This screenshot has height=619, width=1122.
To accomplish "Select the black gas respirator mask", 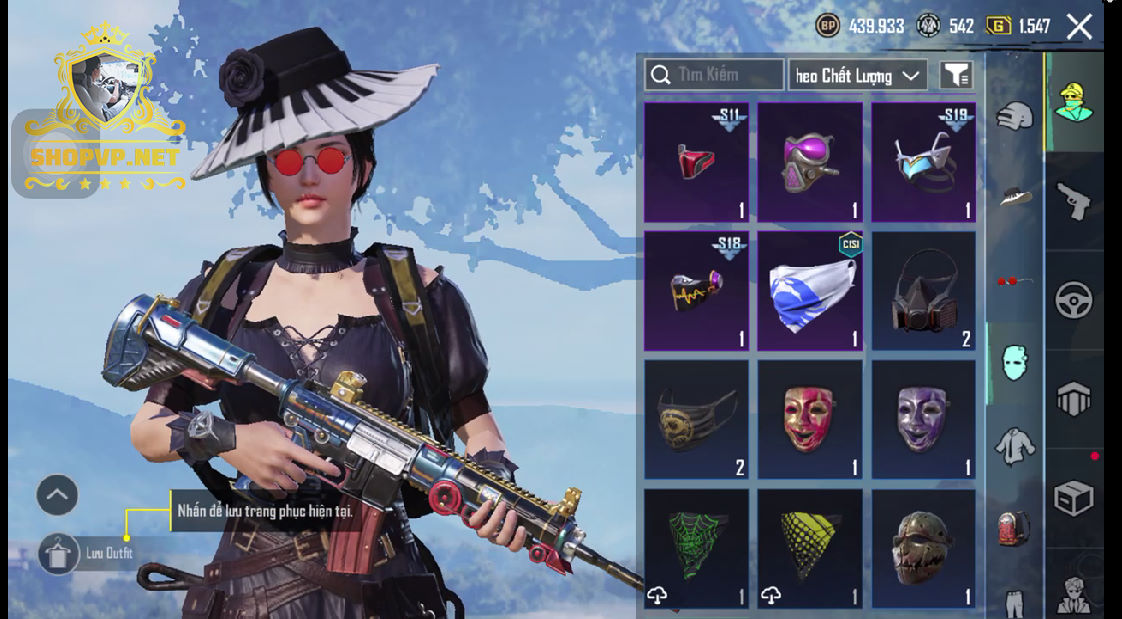I will tap(923, 291).
